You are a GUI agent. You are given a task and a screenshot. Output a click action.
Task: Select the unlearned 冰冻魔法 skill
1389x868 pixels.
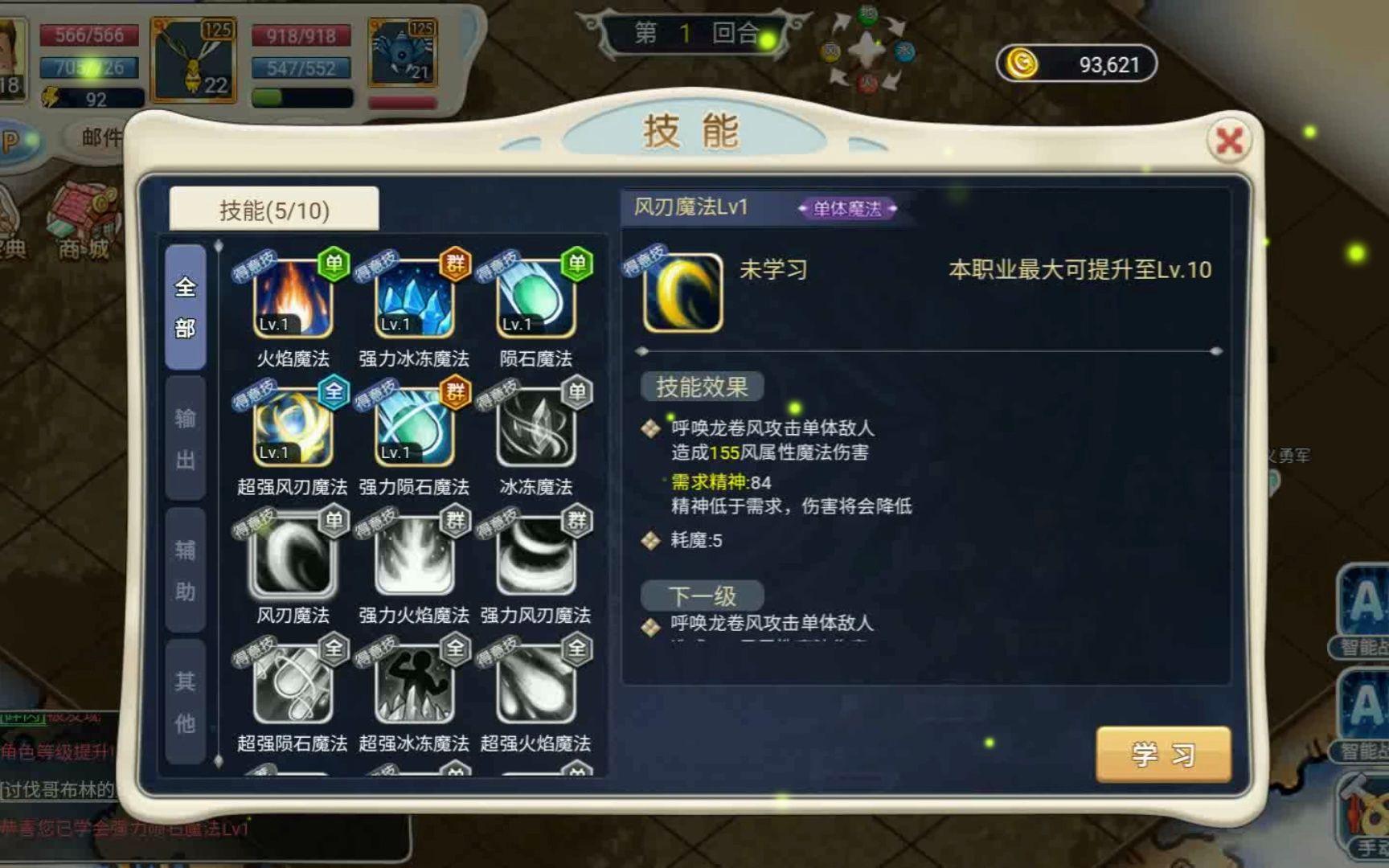pos(535,428)
